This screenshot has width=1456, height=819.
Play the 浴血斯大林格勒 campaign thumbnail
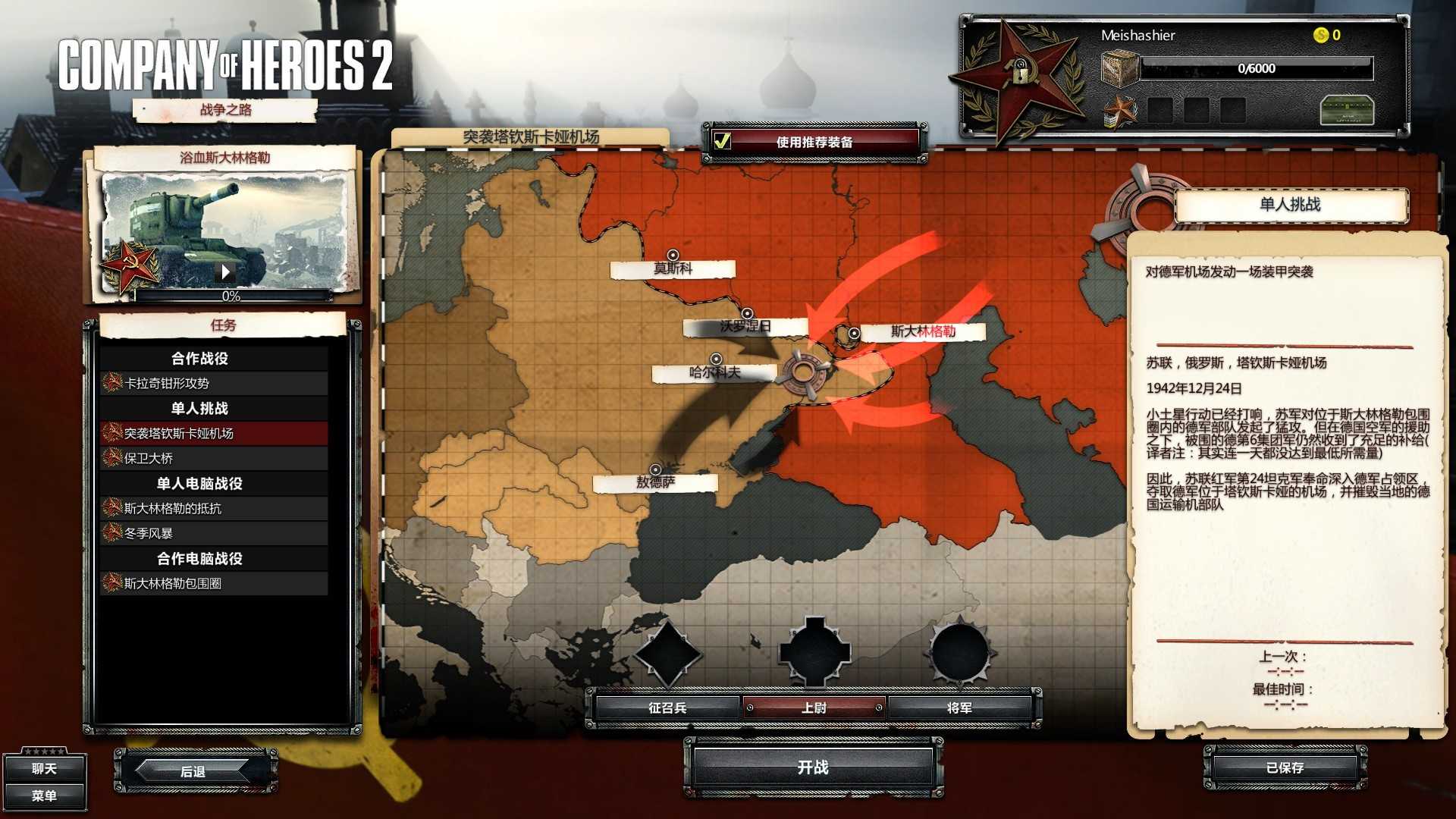click(x=225, y=271)
